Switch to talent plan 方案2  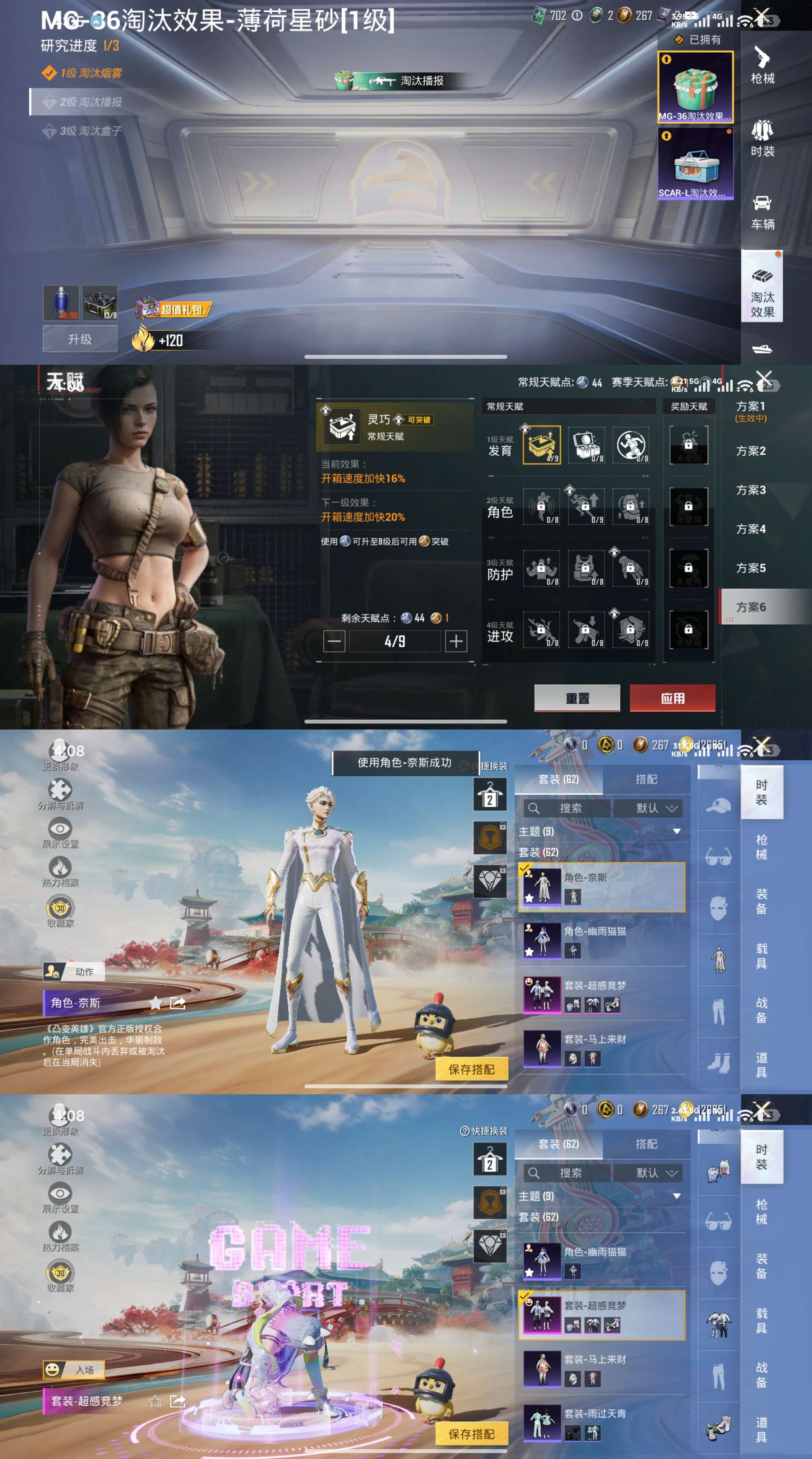[750, 451]
